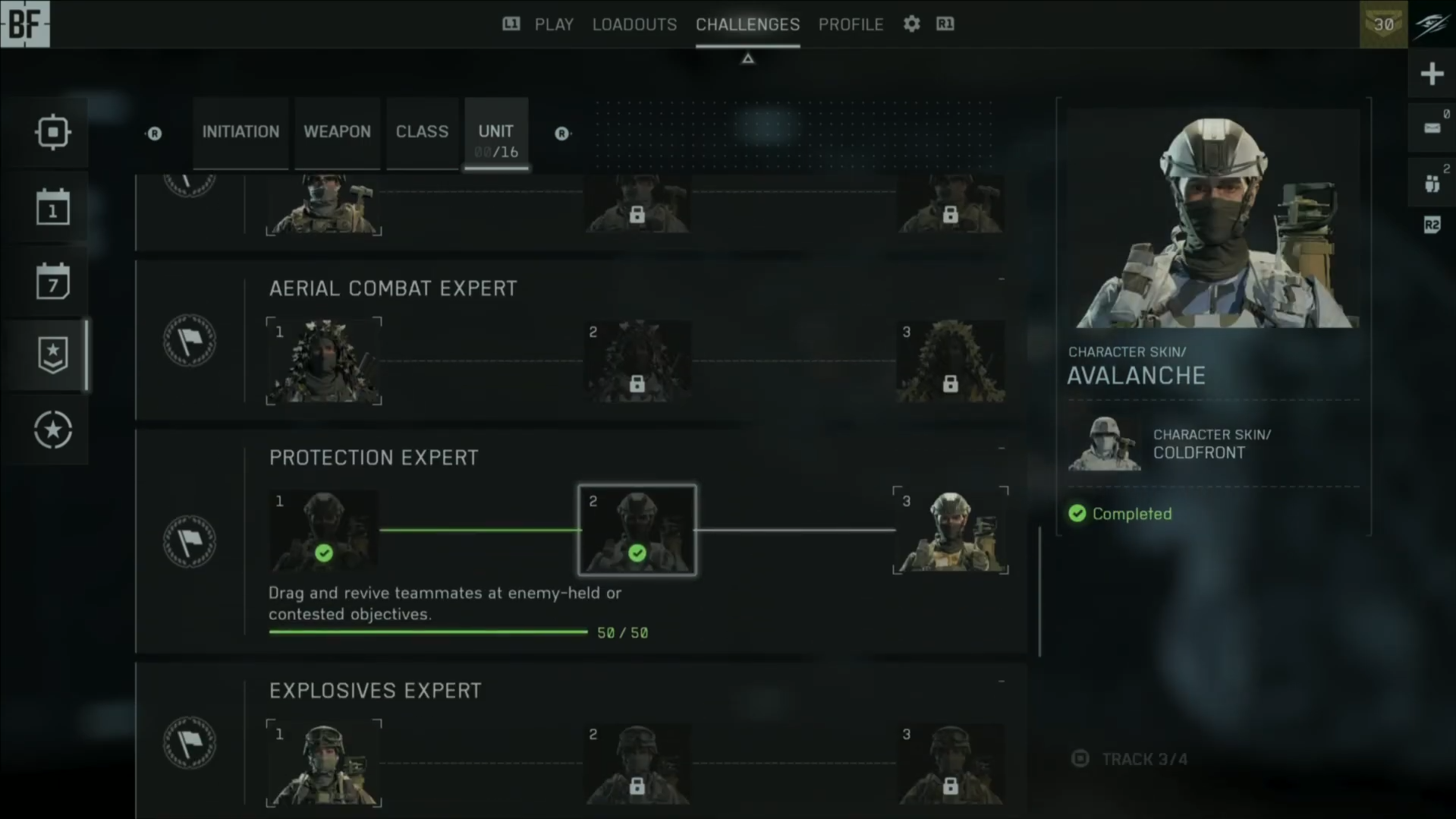Screen dimensions: 1456x819
Task: Go to the Loadouts menu
Action: click(634, 24)
